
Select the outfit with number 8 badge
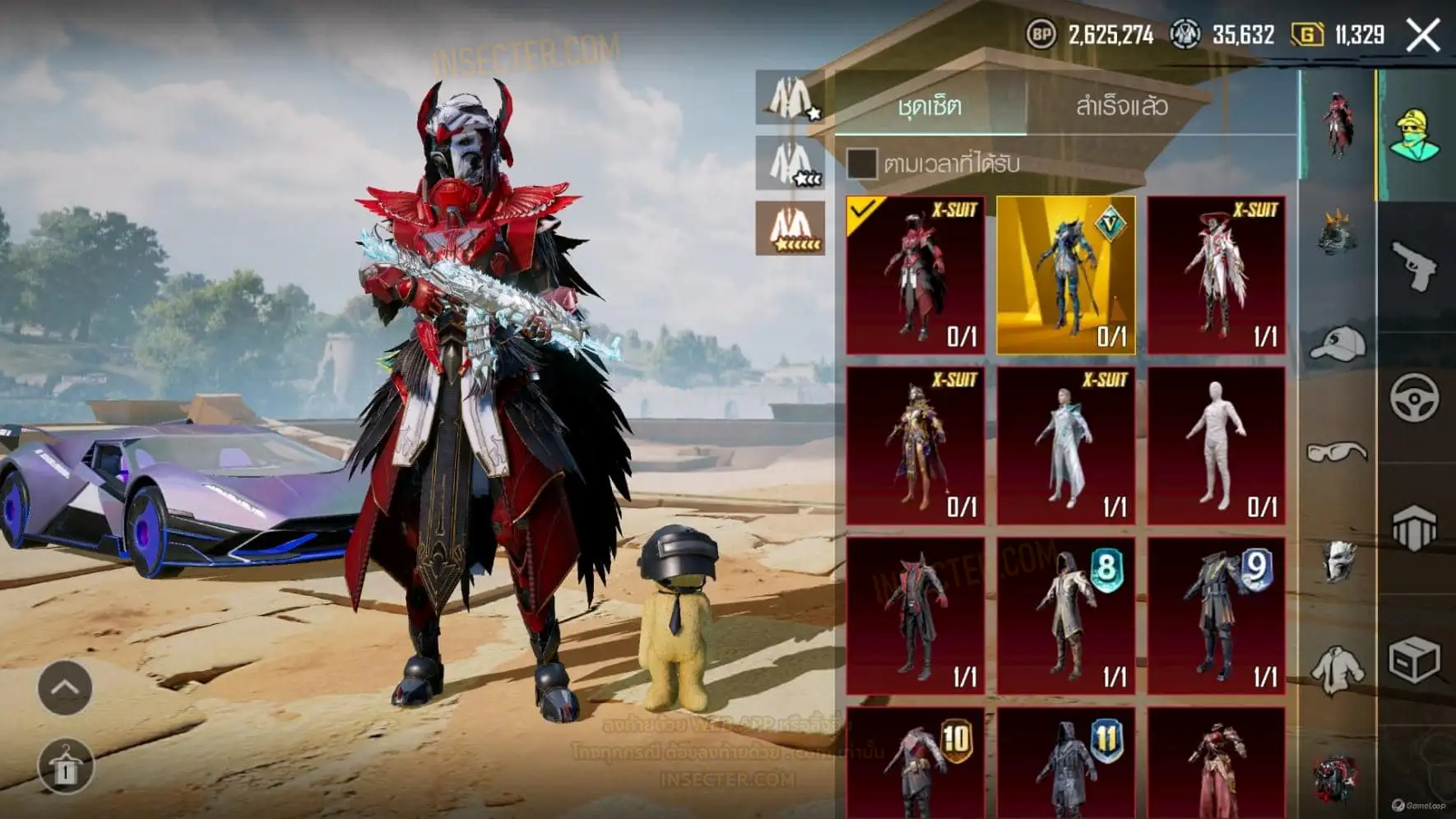[1066, 617]
